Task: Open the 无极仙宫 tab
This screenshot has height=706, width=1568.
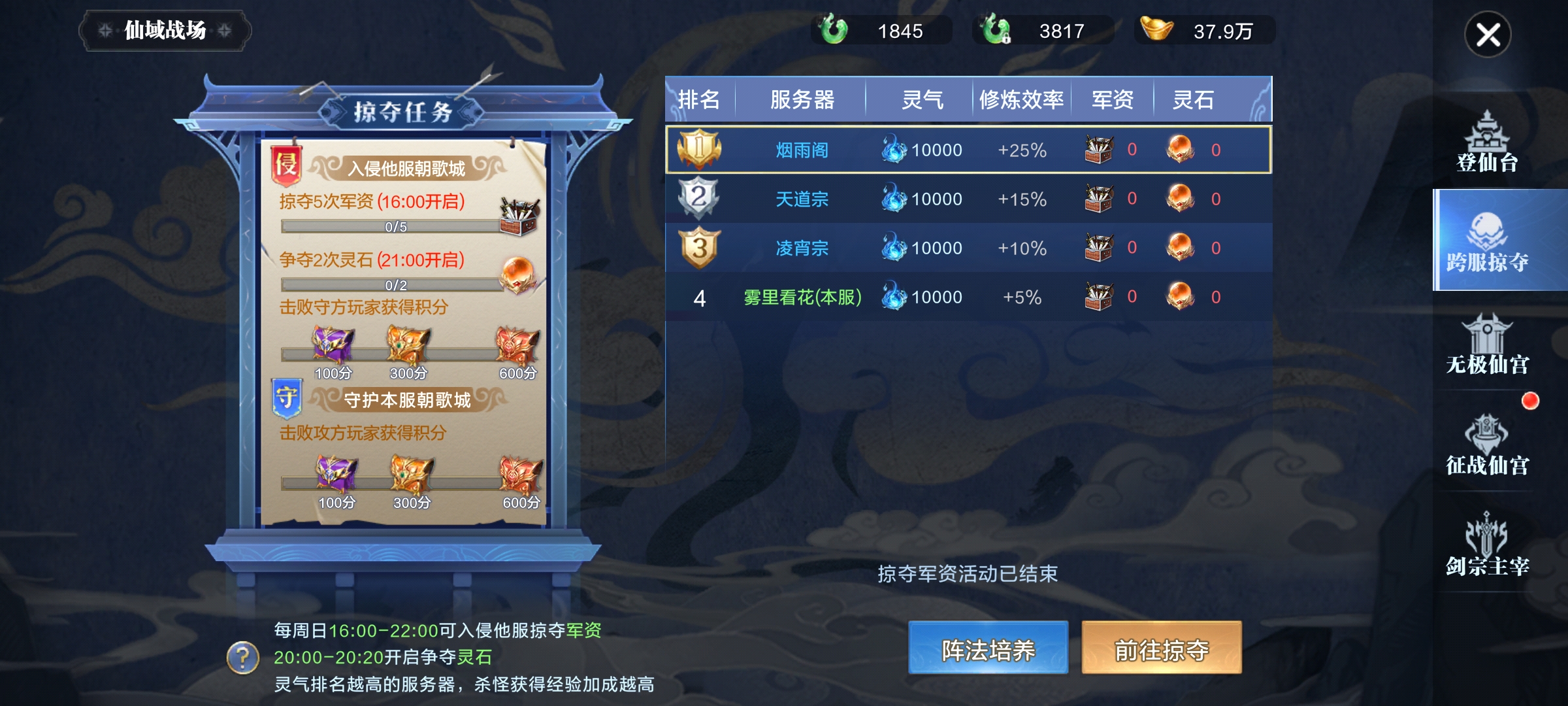Action: (x=1487, y=345)
